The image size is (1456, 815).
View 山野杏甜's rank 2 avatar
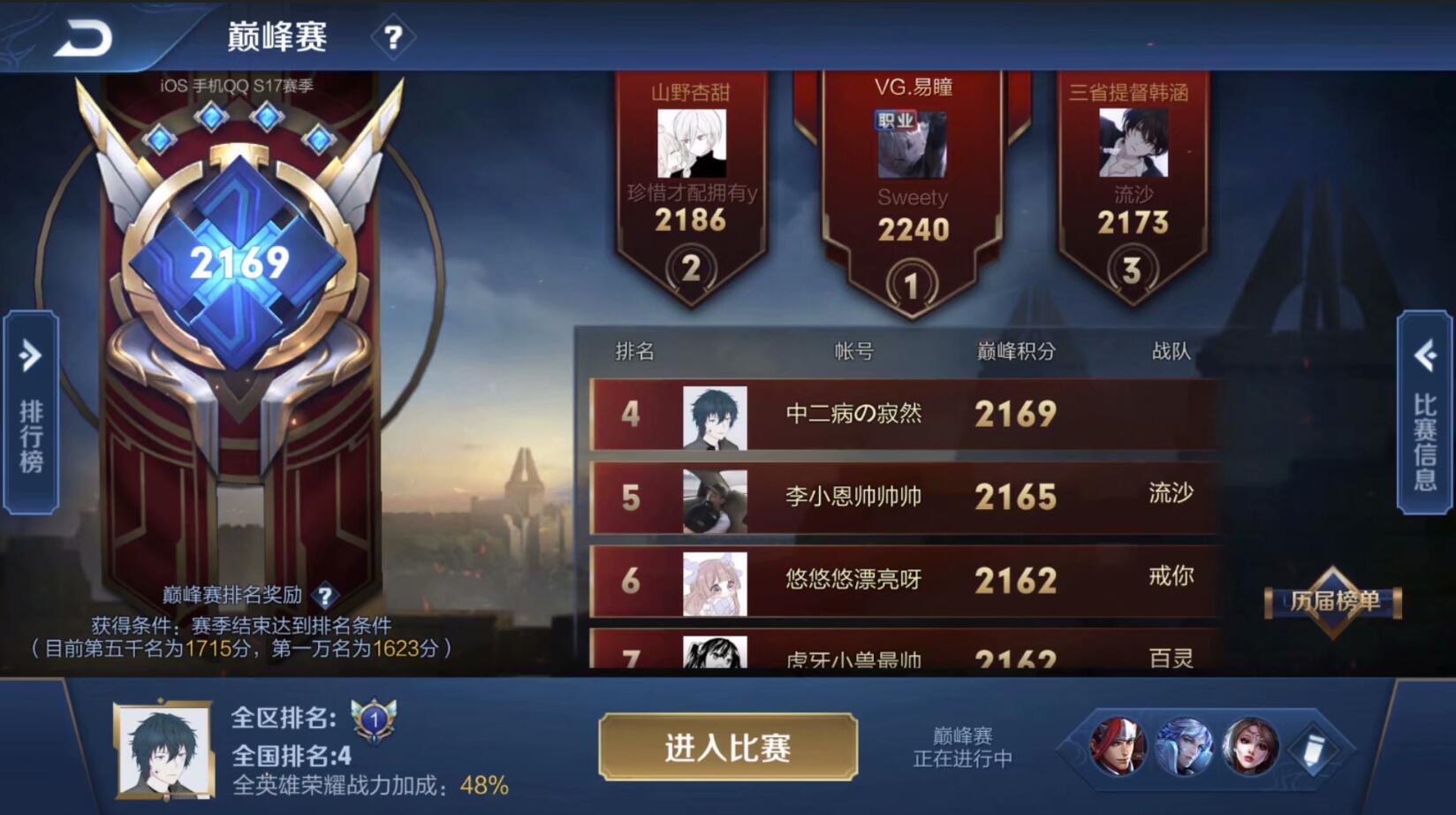coord(691,141)
